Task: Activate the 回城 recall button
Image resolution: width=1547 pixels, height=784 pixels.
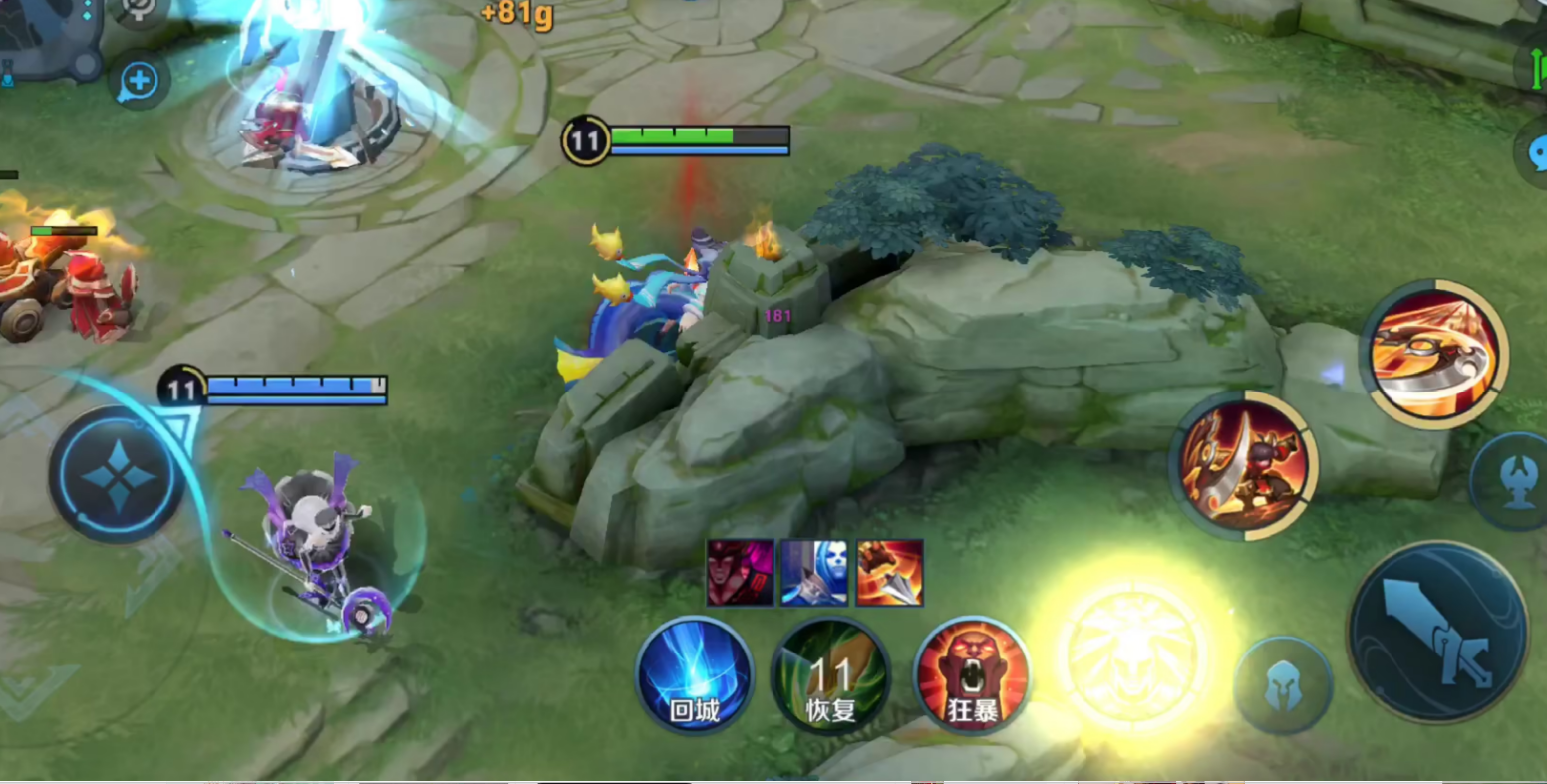Action: pyautogui.click(x=694, y=674)
